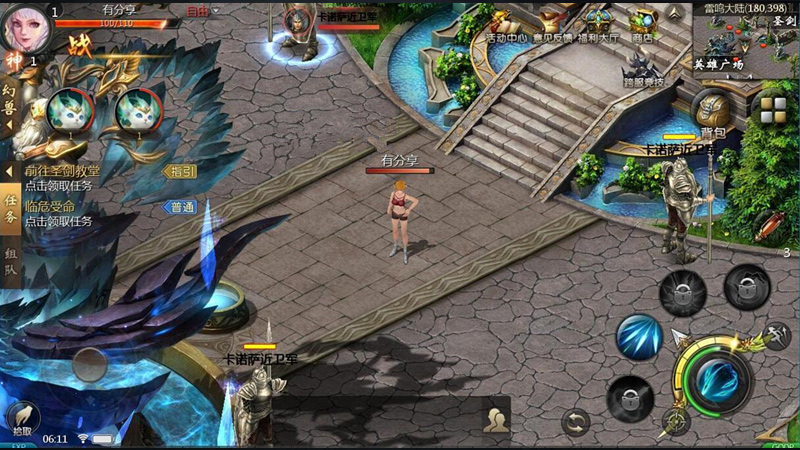Screen dimensions: 800x450
Task: Open the 商店 shop
Action: (x=643, y=24)
